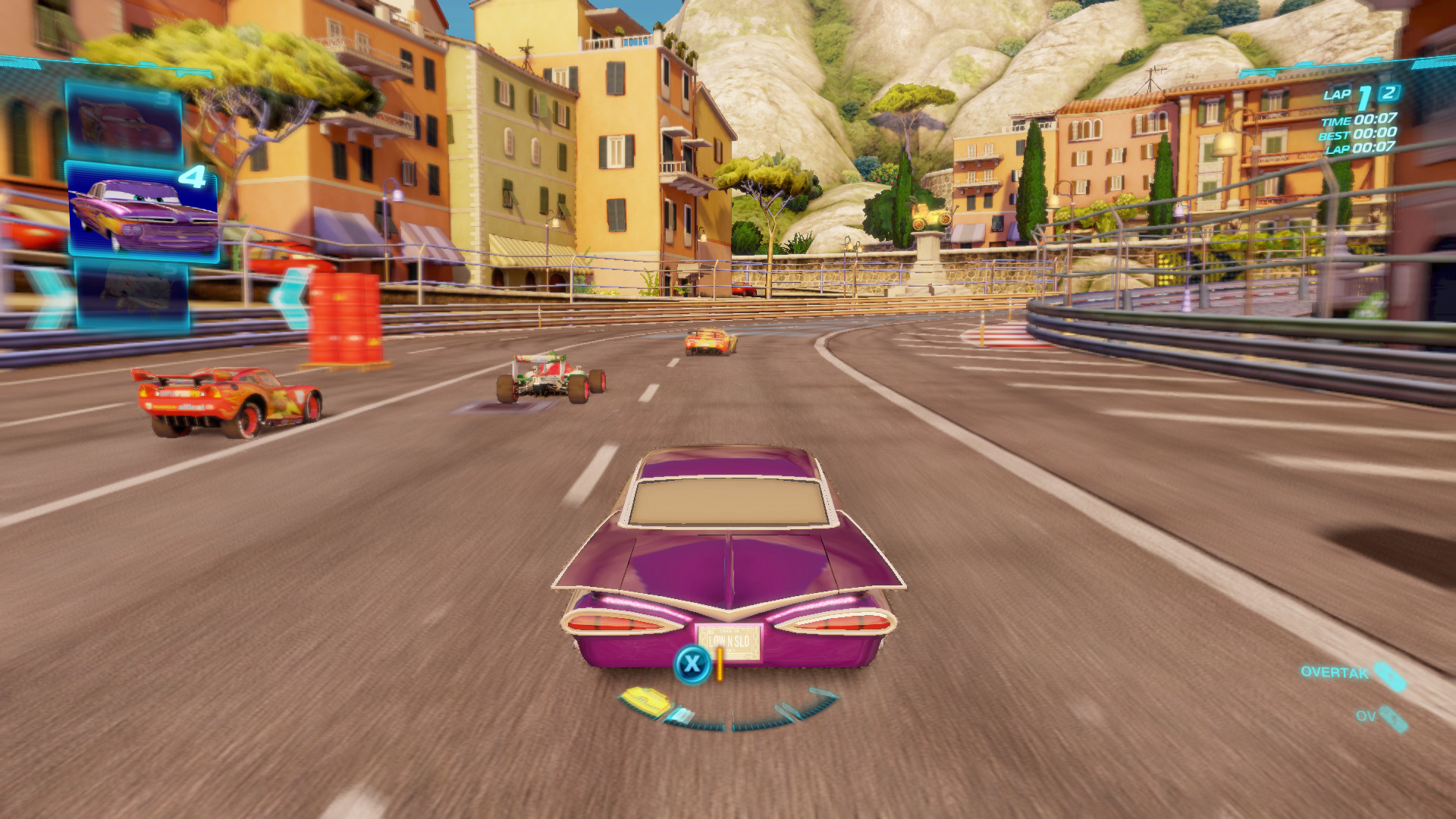Toggle the OV indicator
This screenshot has height=819, width=1456.
click(x=1367, y=716)
